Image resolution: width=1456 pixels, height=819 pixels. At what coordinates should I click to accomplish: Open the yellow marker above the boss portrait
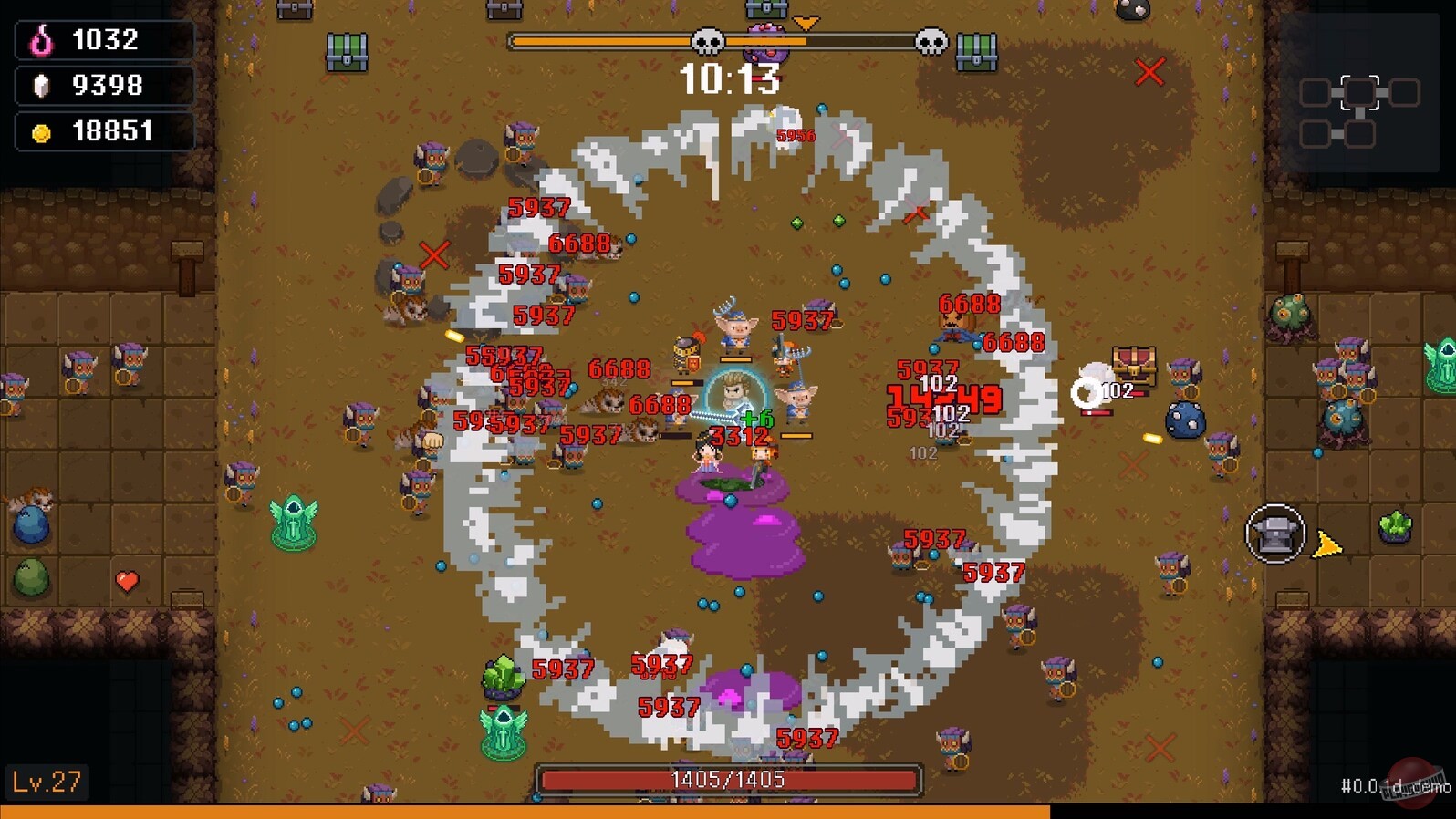[806, 22]
